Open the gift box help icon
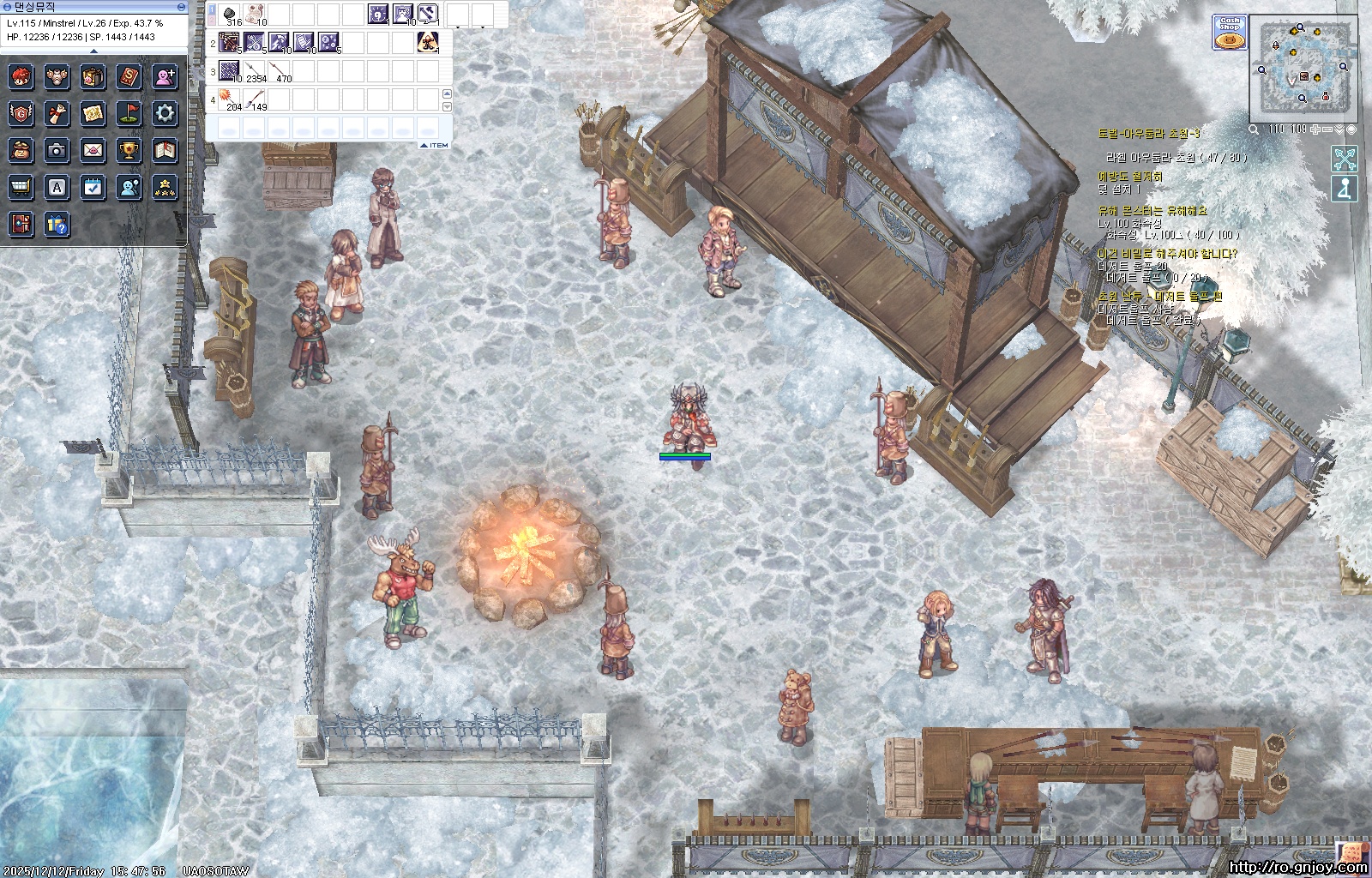 click(57, 225)
